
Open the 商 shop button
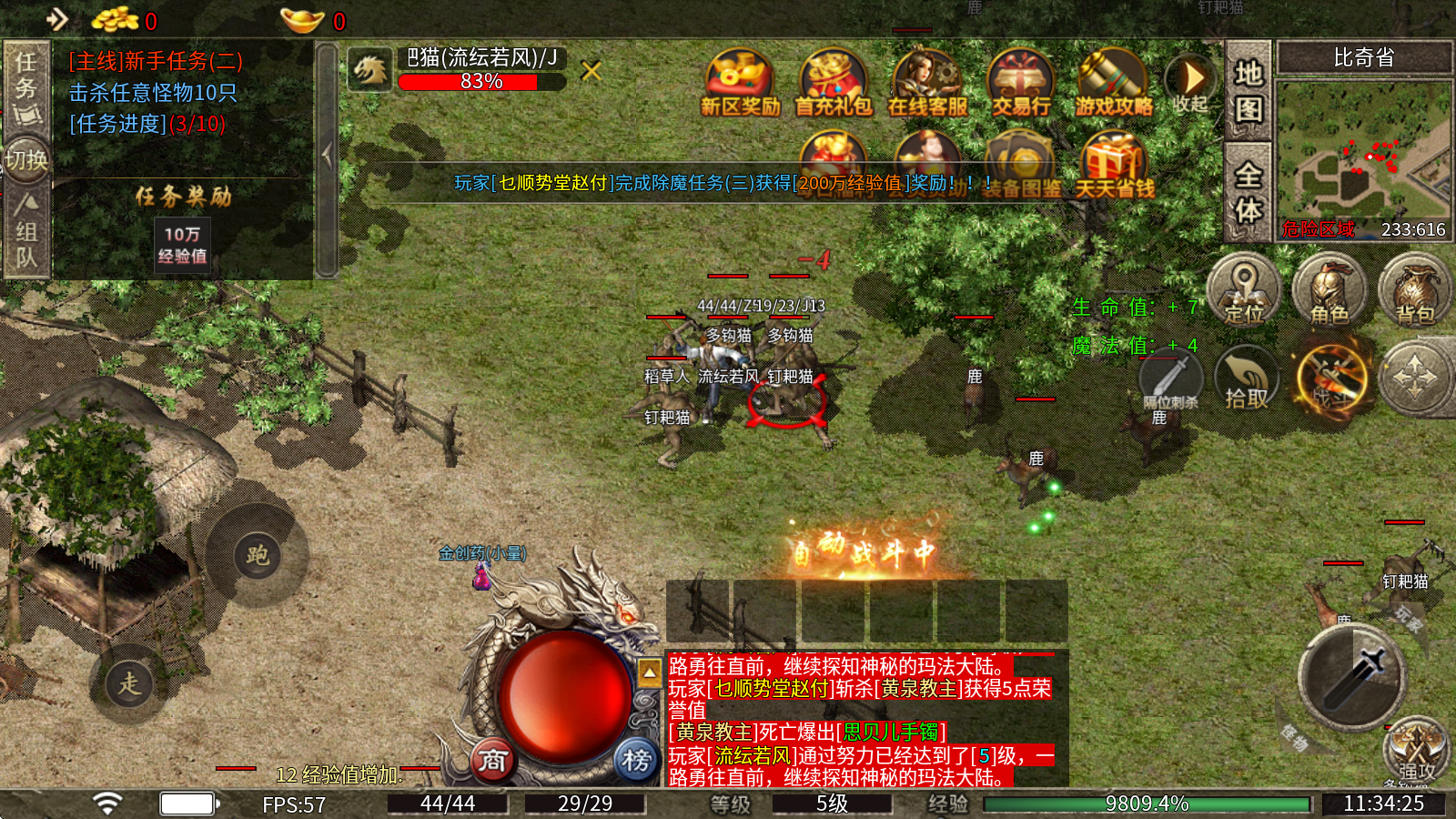point(492,759)
